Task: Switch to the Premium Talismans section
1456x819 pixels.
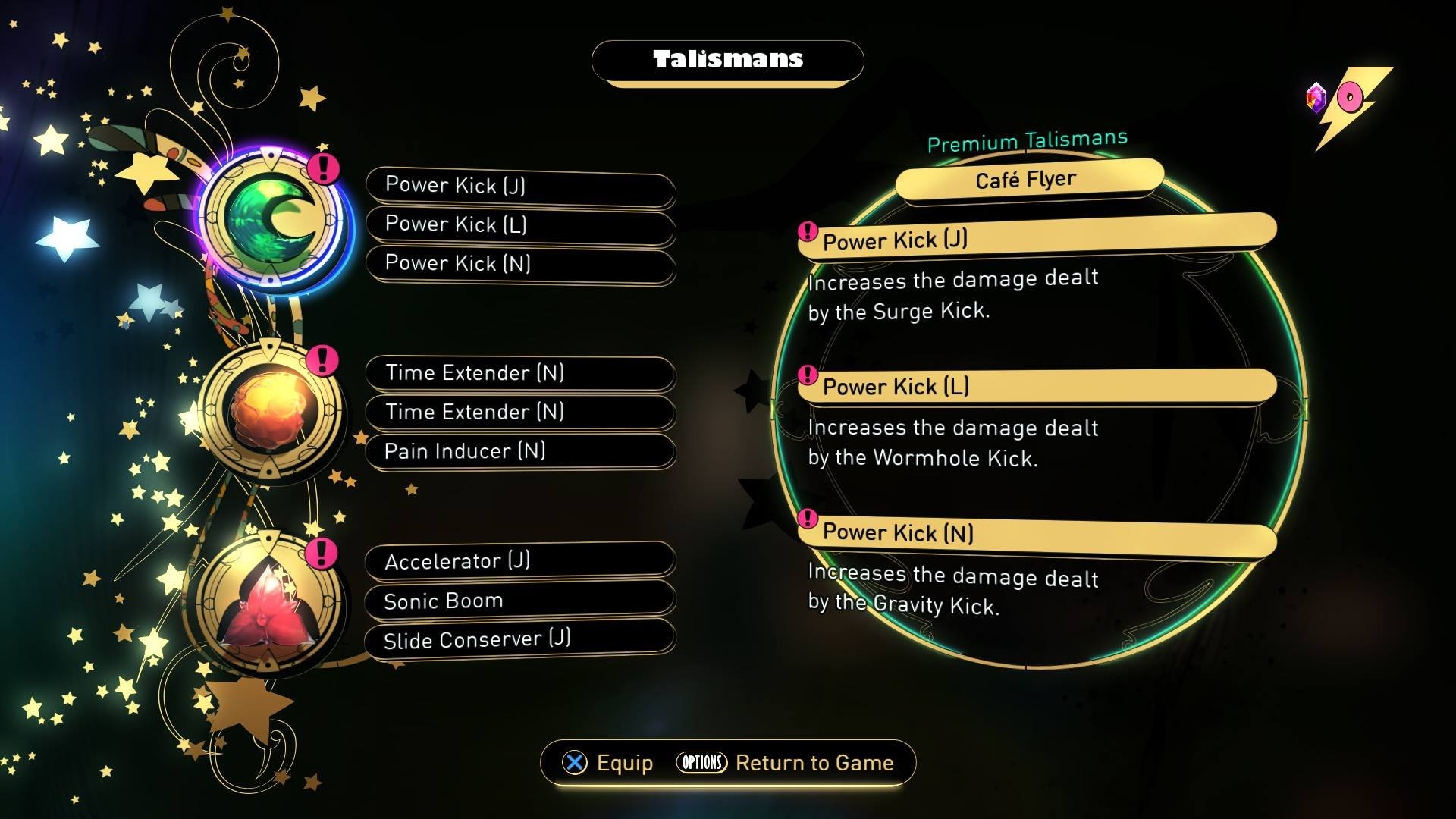Action: (x=1028, y=140)
